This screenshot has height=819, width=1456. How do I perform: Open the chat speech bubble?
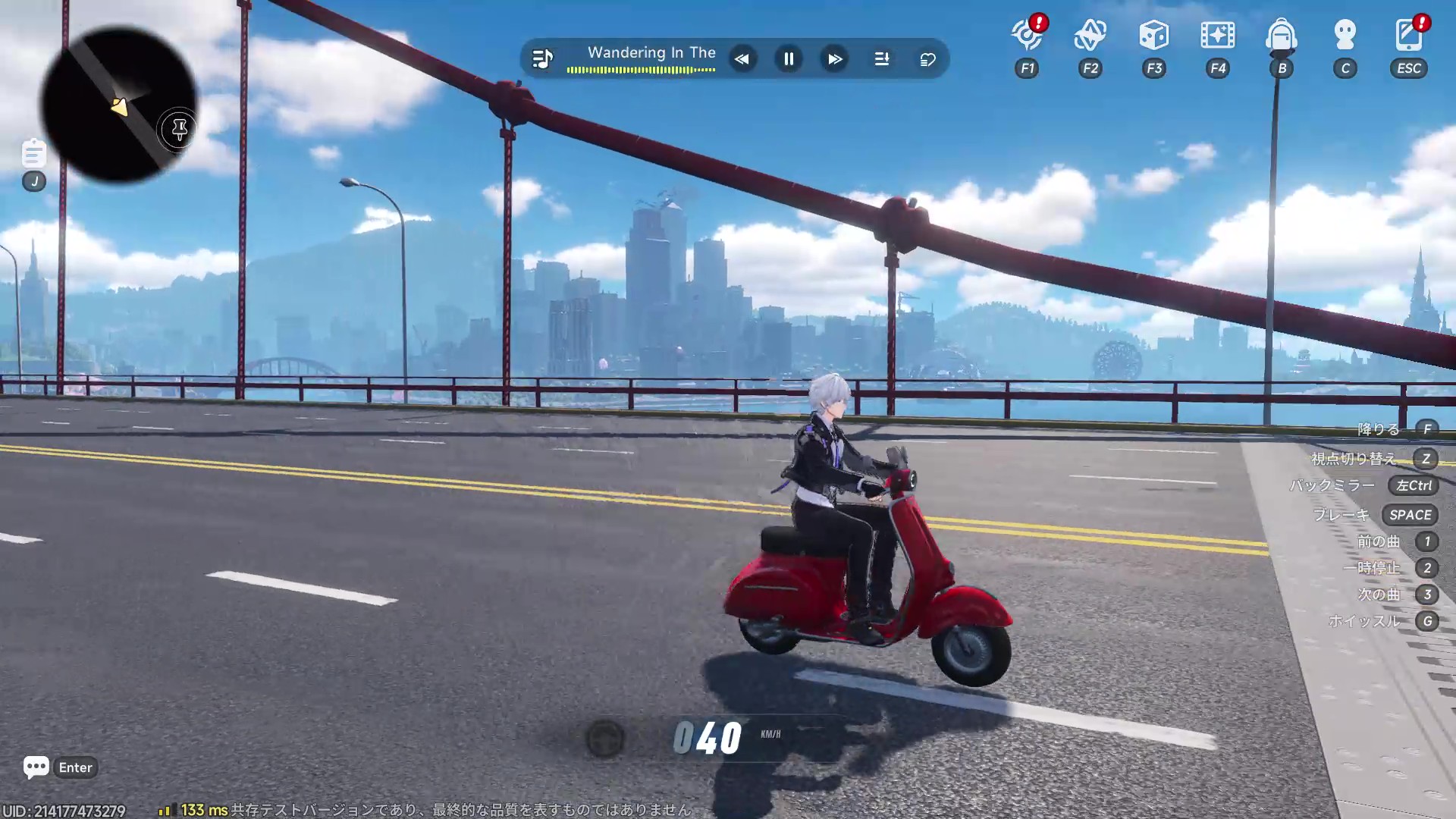coord(36,767)
